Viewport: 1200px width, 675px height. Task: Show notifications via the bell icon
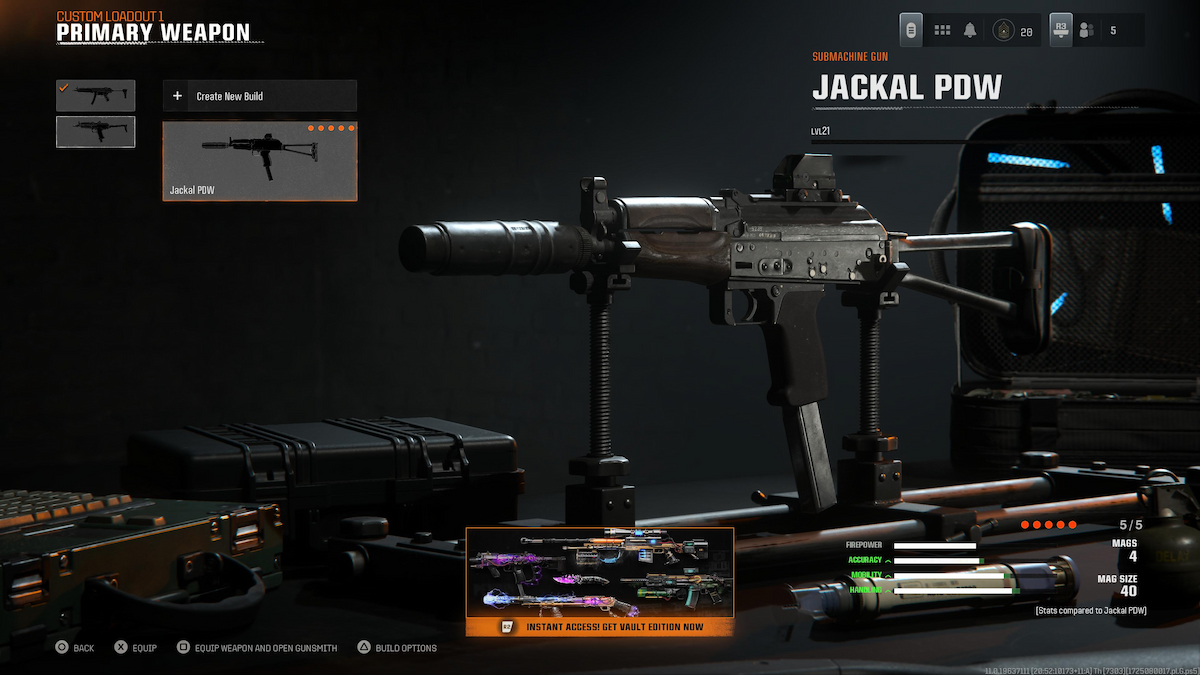[x=970, y=31]
